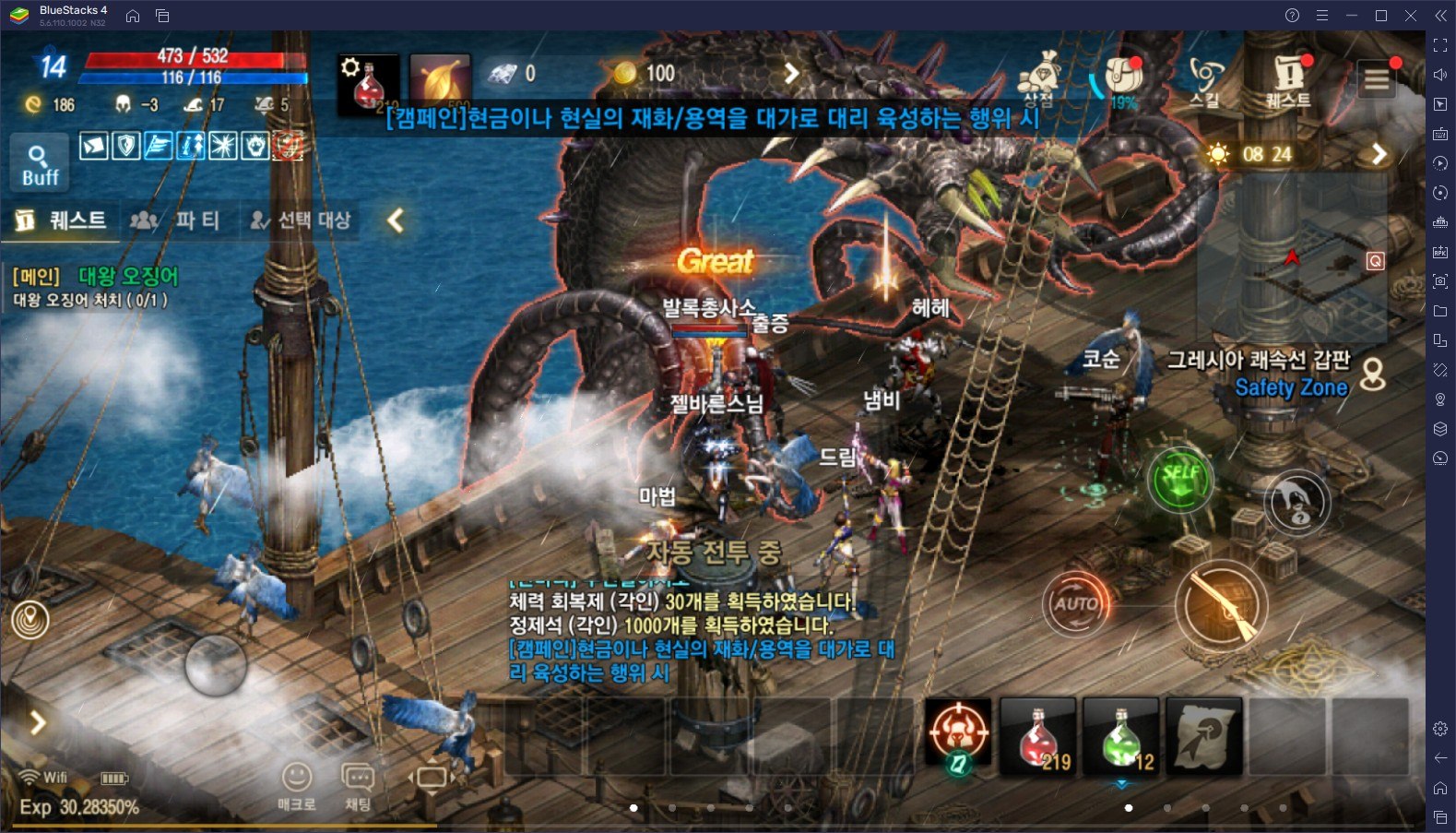Maximize the BlueStacks window
Viewport: 1456px width, 833px height.
click(x=1381, y=16)
